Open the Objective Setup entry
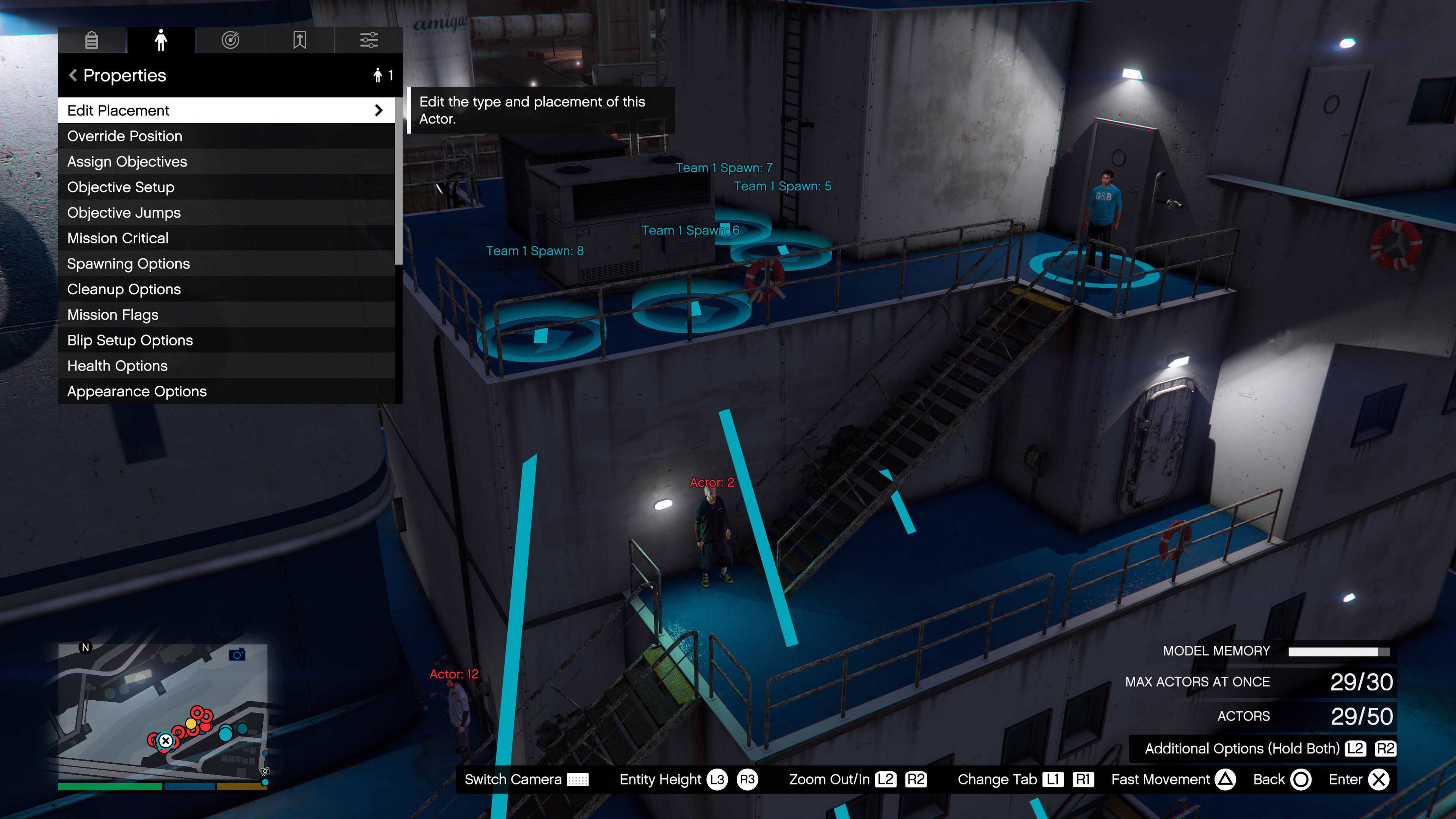Image resolution: width=1456 pixels, height=819 pixels. (226, 187)
